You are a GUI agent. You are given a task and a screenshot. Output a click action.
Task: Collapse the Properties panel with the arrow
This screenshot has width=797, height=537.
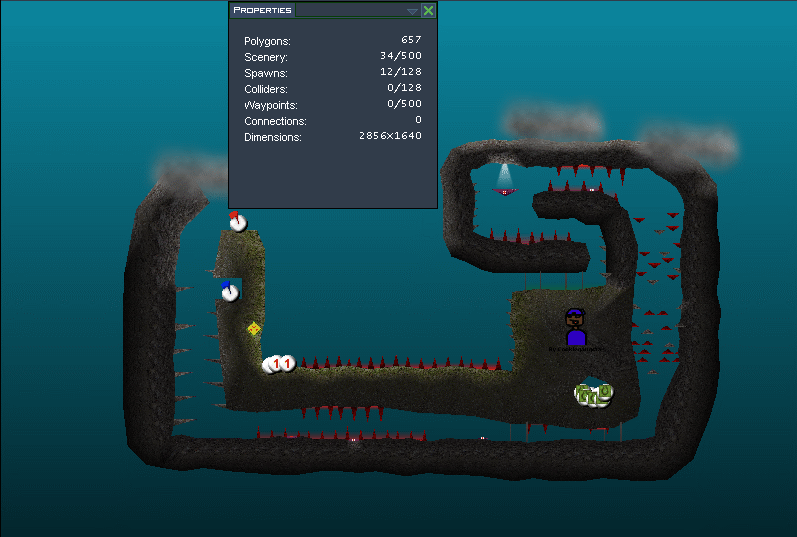coord(412,11)
